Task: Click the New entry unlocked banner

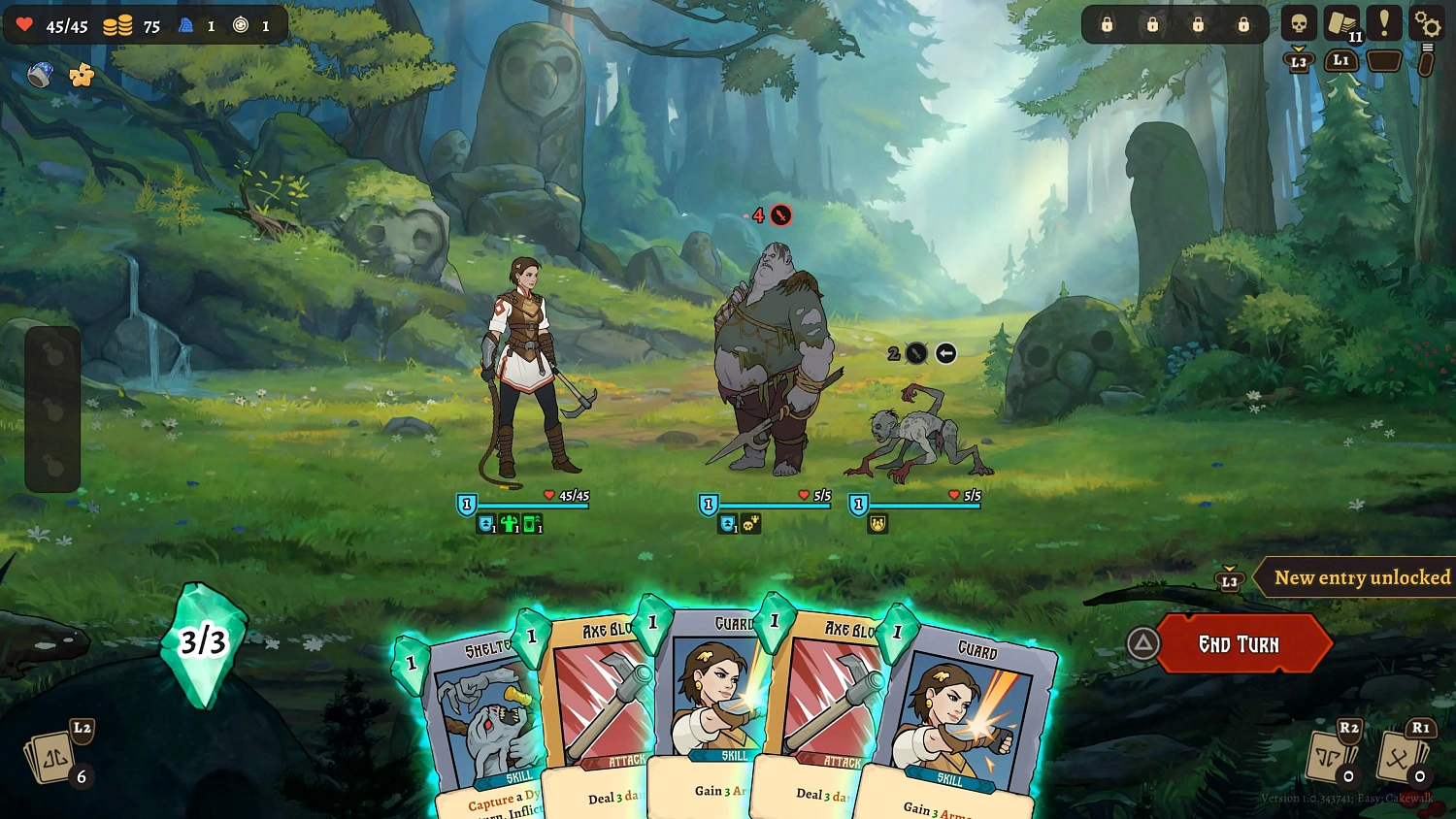Action: (x=1357, y=577)
